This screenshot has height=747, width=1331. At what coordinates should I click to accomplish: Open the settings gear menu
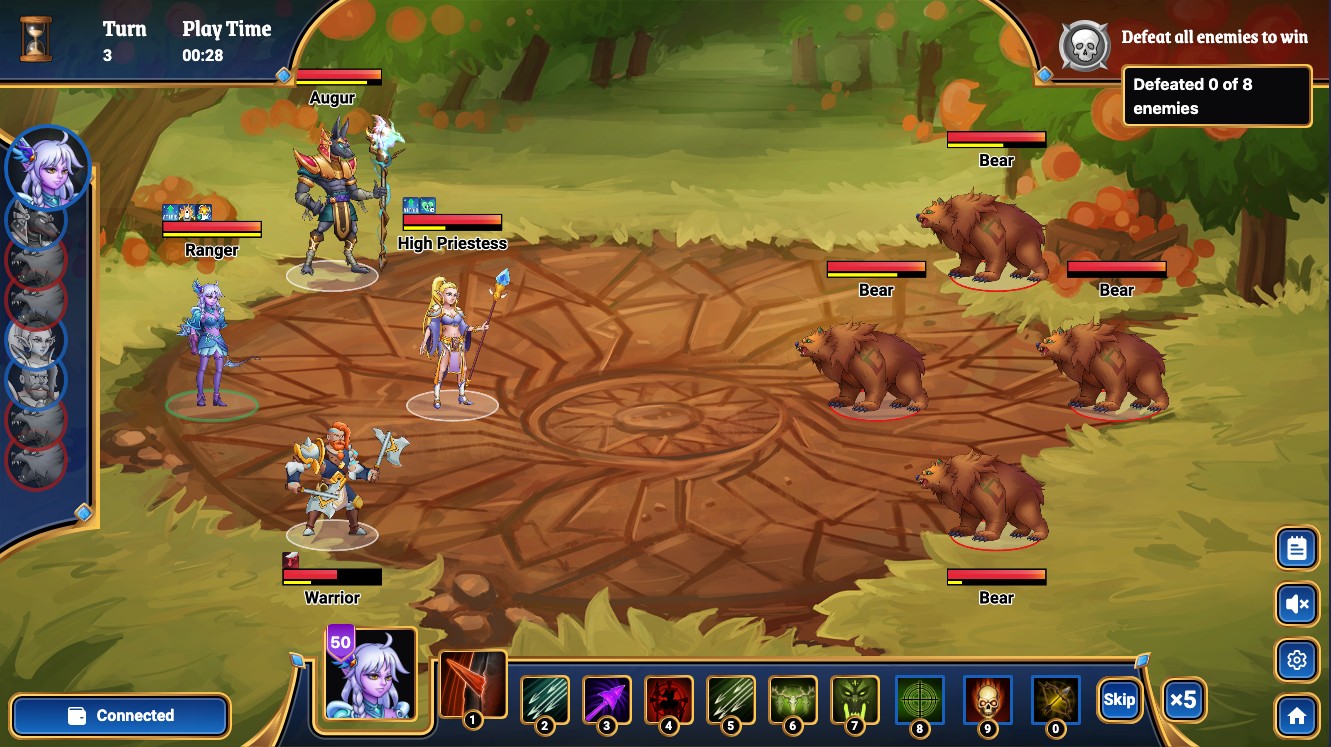[1297, 660]
